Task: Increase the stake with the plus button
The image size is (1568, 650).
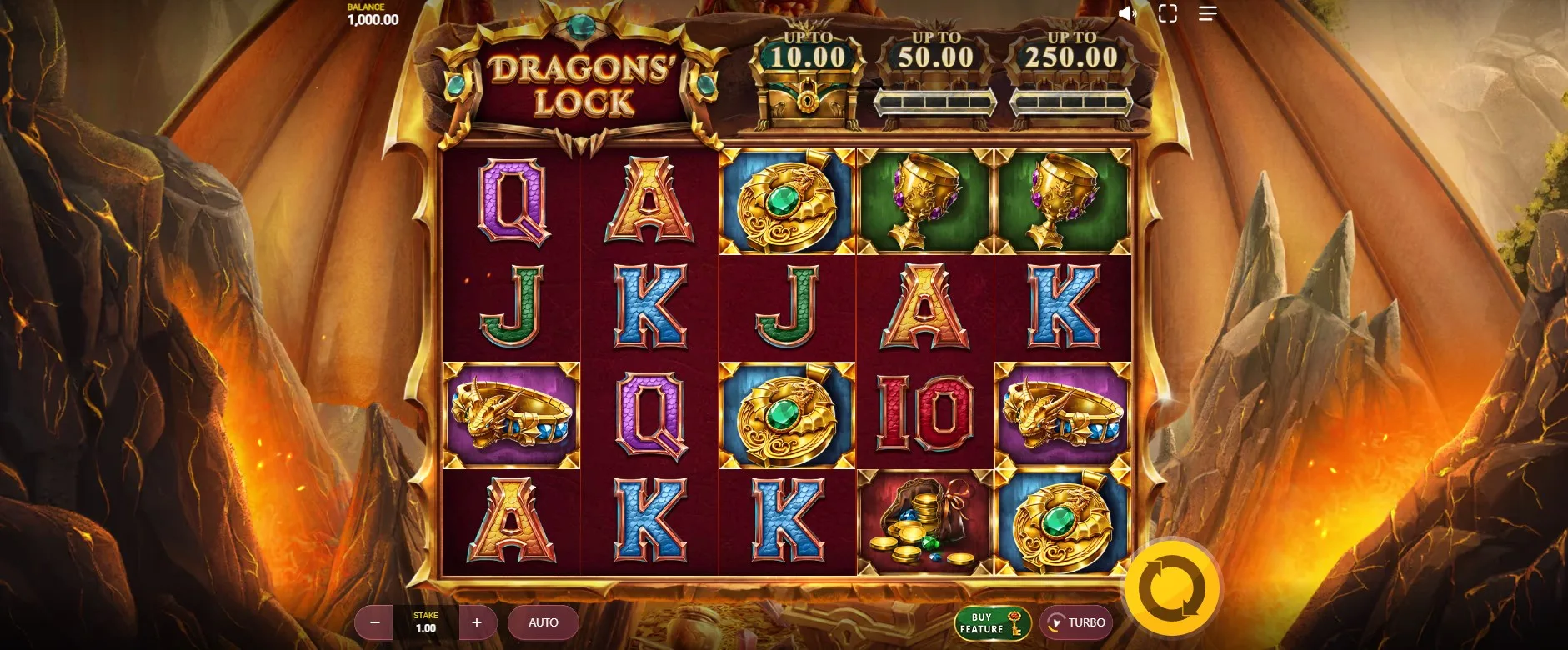Action: click(477, 622)
